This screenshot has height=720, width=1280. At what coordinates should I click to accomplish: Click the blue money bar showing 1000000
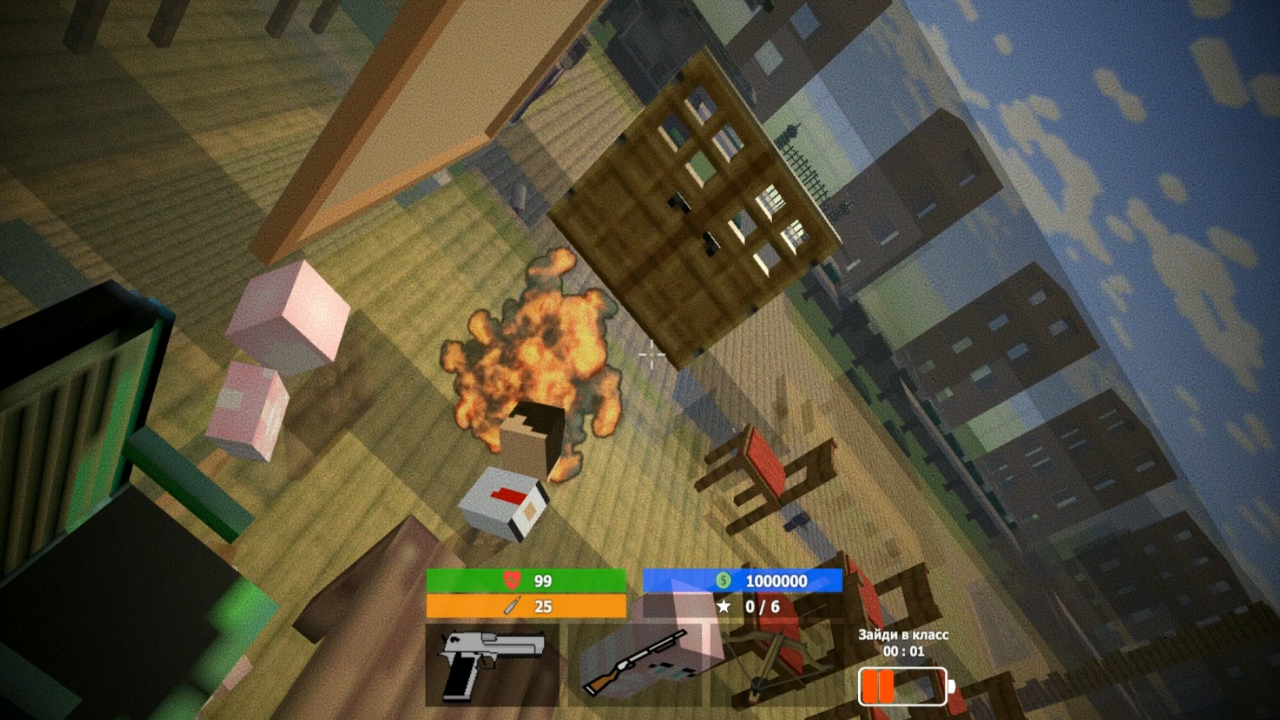coord(745,580)
